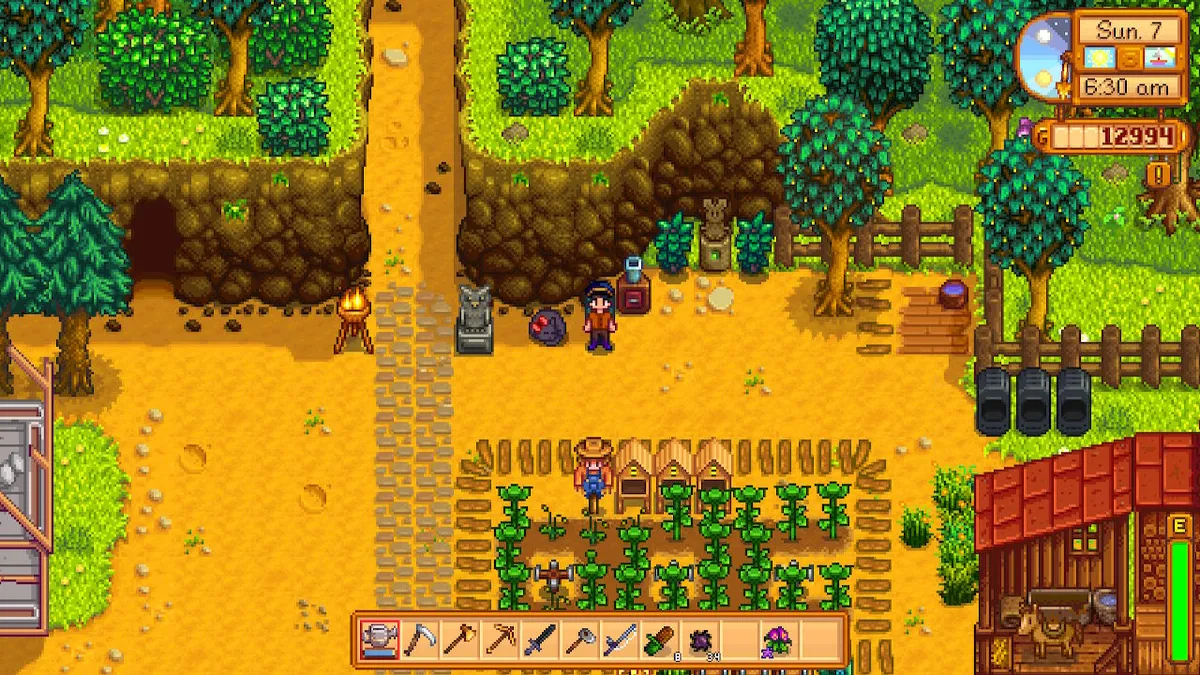Viewport: 1200px width, 675px height.
Task: Equip the axe from the hotbar
Action: 458,639
